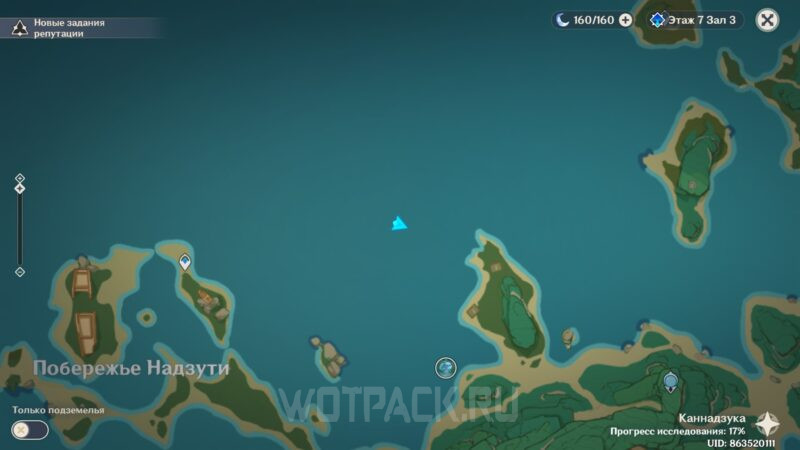This screenshot has width=800, height=450.
Task: Open Spiral Abyss Этаж 7 Зал 3
Action: point(694,19)
